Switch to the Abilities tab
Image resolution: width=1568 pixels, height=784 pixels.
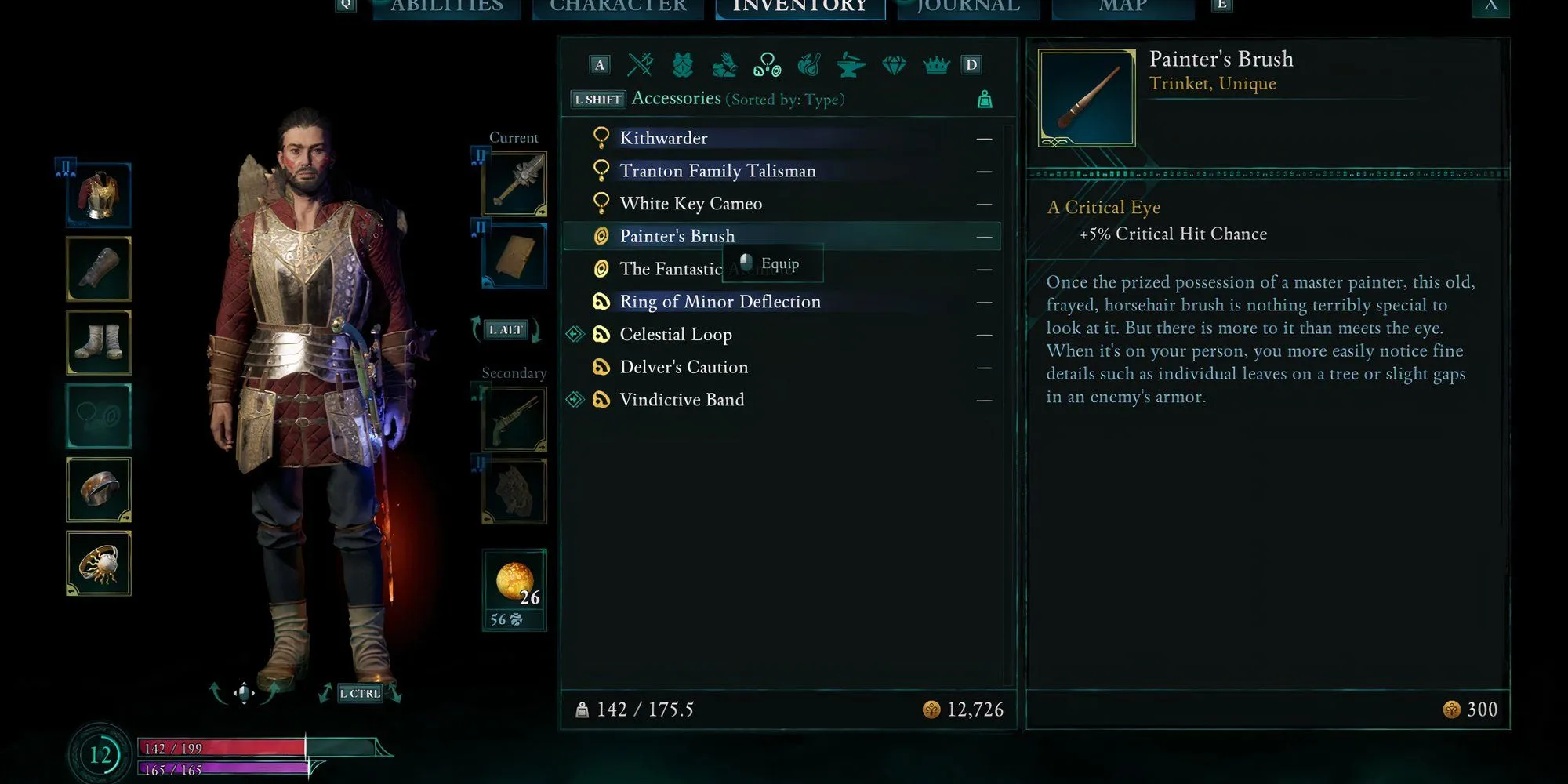coord(447,8)
